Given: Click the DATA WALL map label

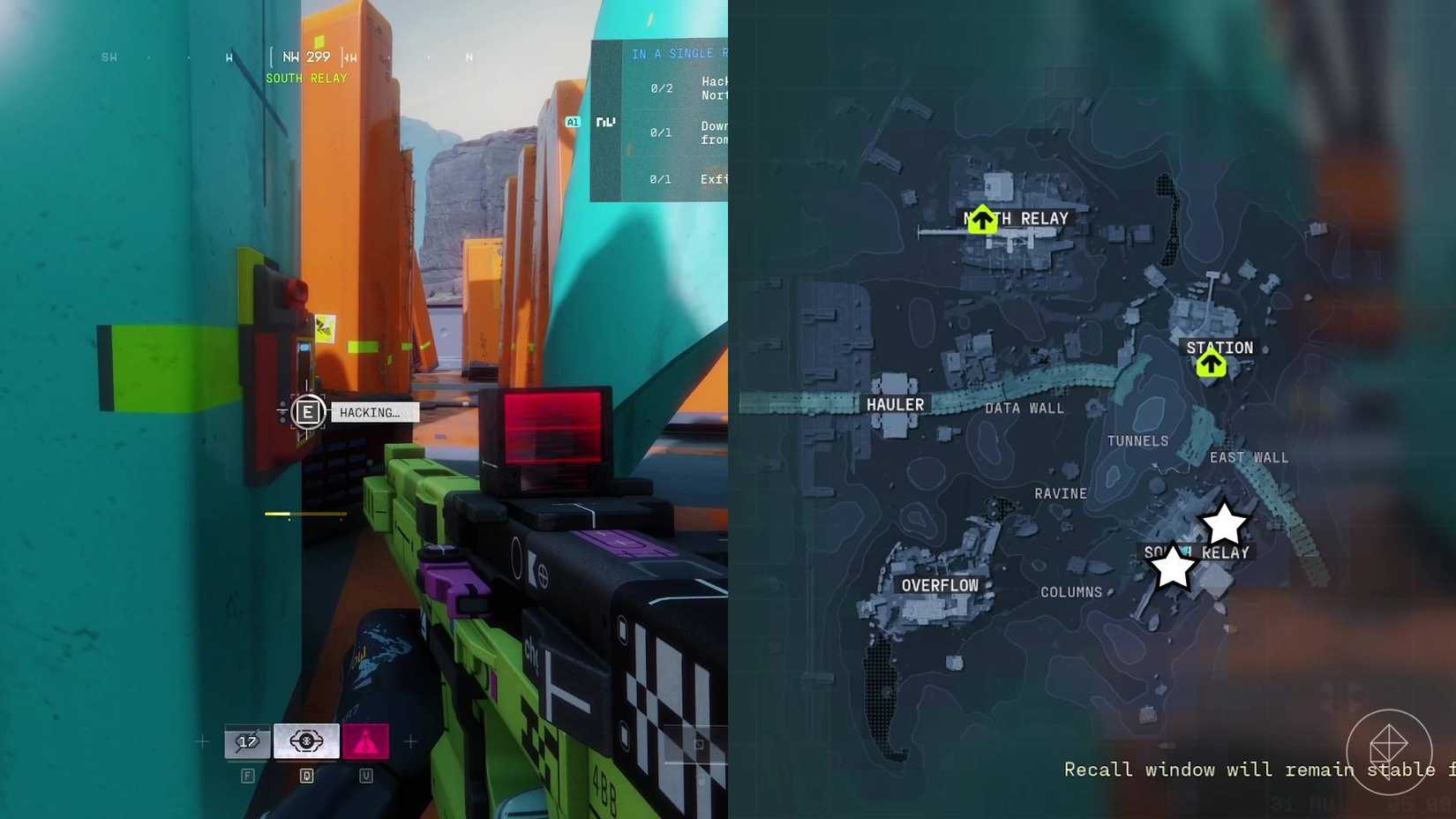Looking at the screenshot, I should (x=1023, y=408).
